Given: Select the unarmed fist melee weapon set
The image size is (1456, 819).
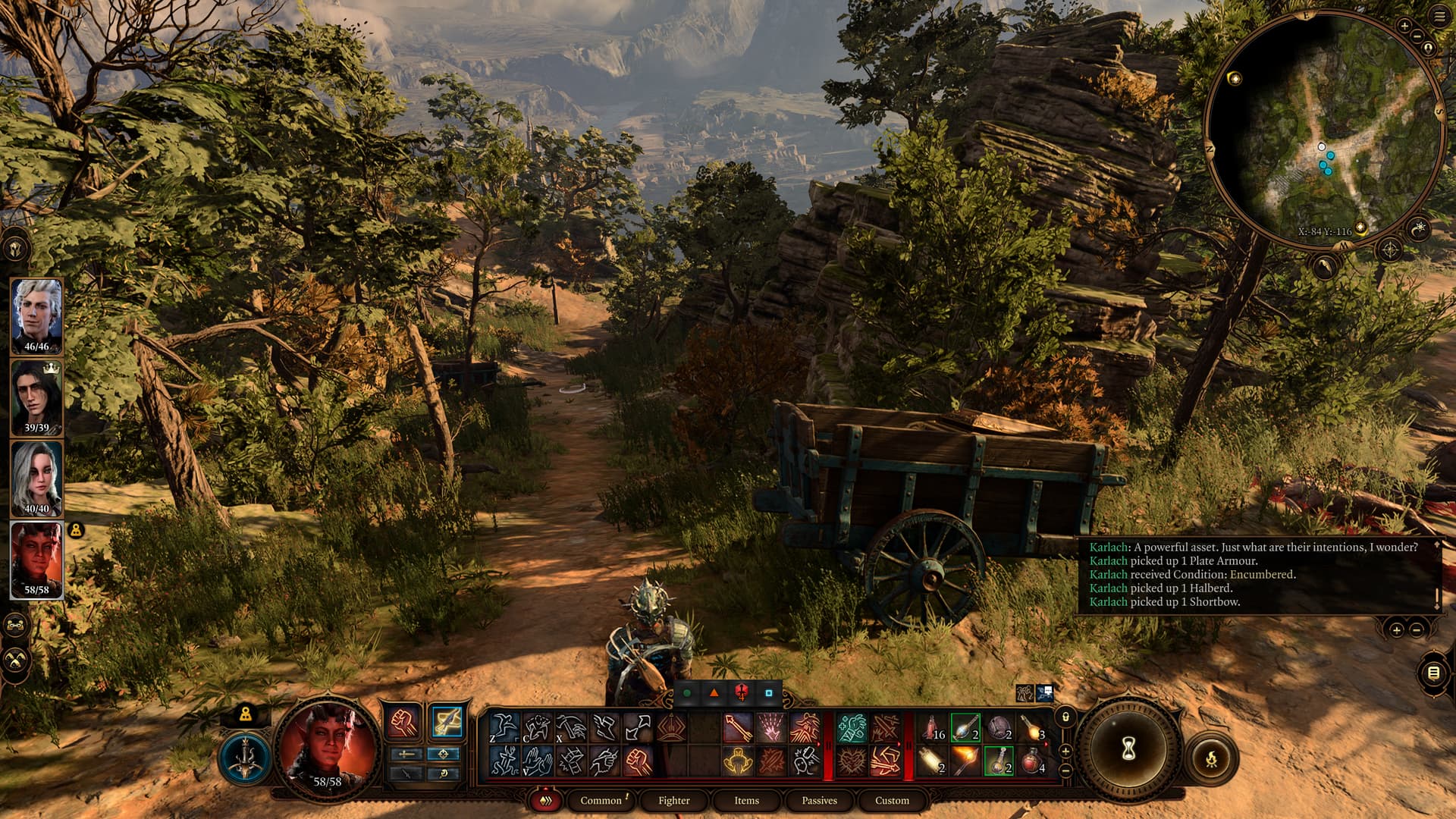Looking at the screenshot, I should [403, 721].
